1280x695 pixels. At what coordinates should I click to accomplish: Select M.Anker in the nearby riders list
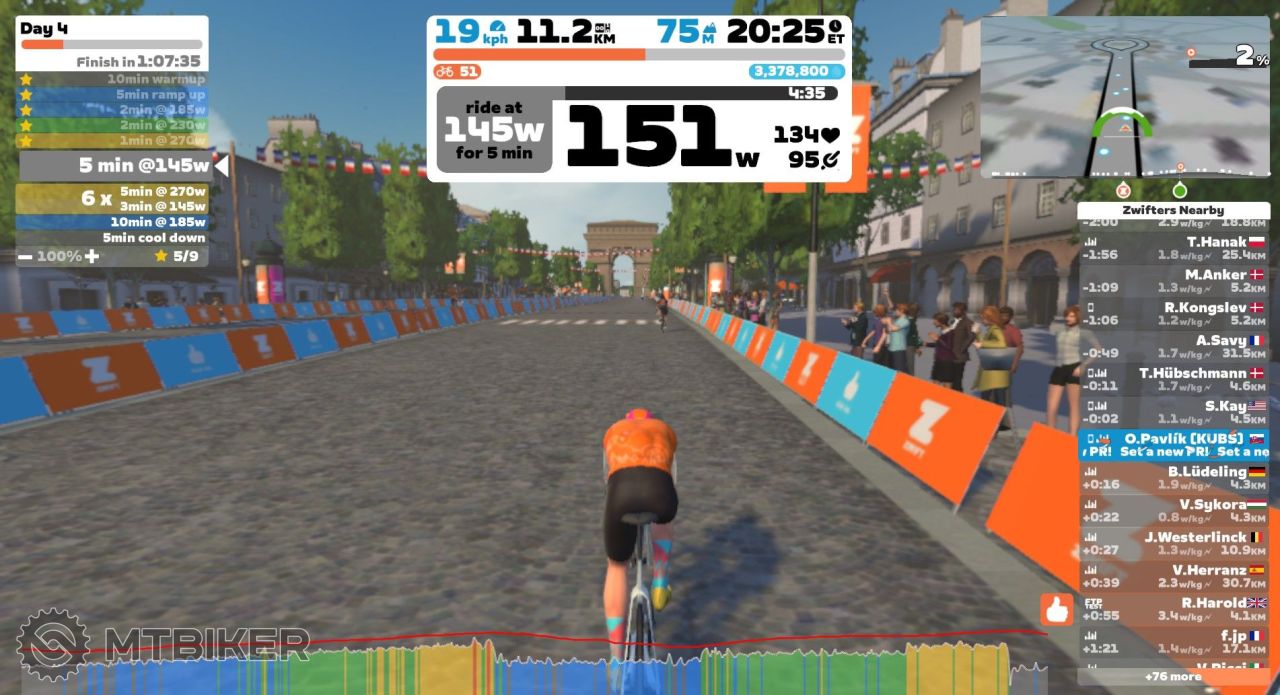coord(1173,281)
